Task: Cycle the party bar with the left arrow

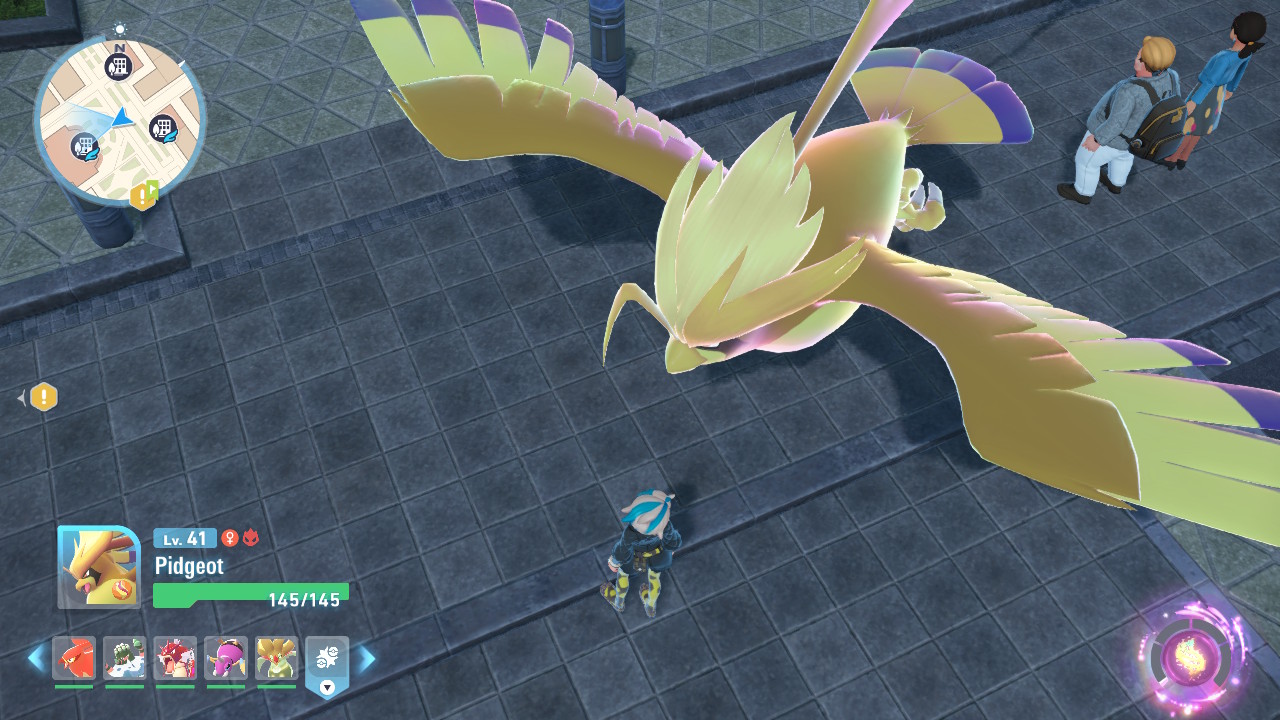Action: (x=36, y=658)
